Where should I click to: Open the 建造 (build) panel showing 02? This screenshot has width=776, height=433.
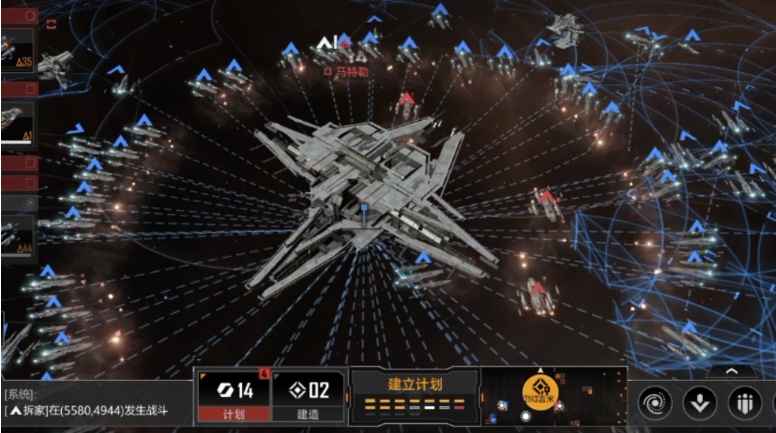pos(307,397)
